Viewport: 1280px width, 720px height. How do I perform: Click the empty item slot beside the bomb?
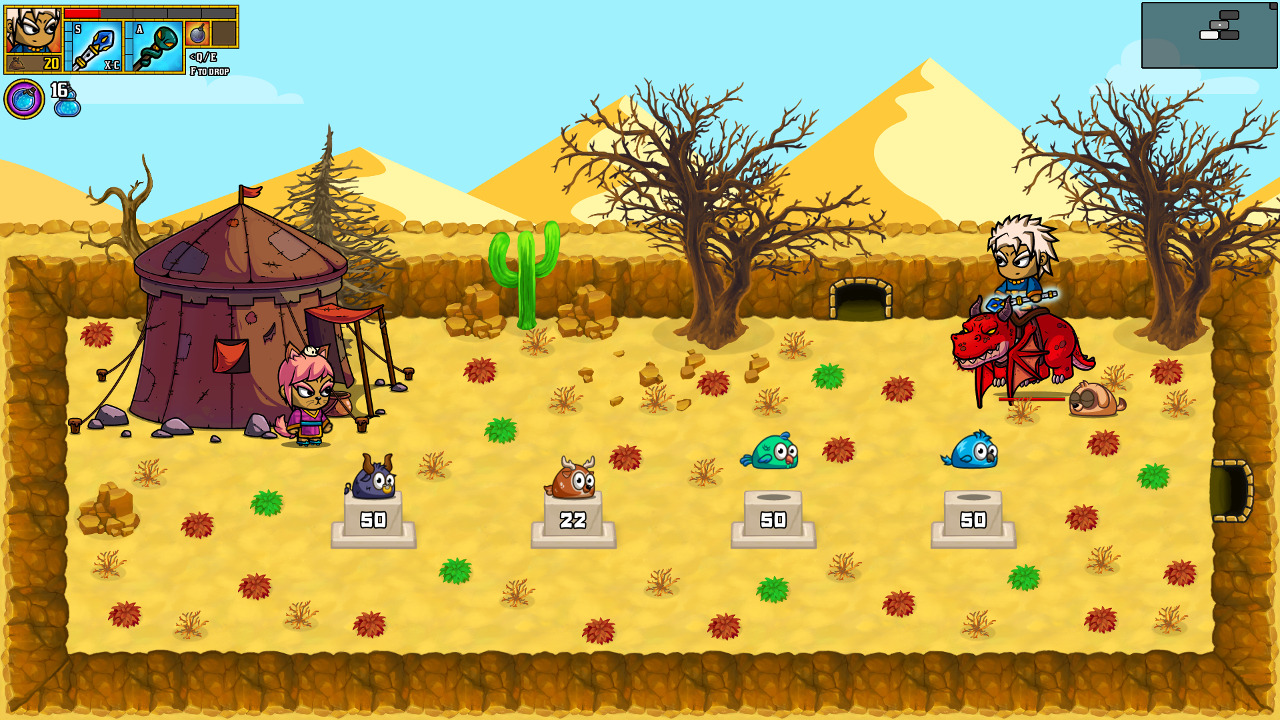[225, 33]
